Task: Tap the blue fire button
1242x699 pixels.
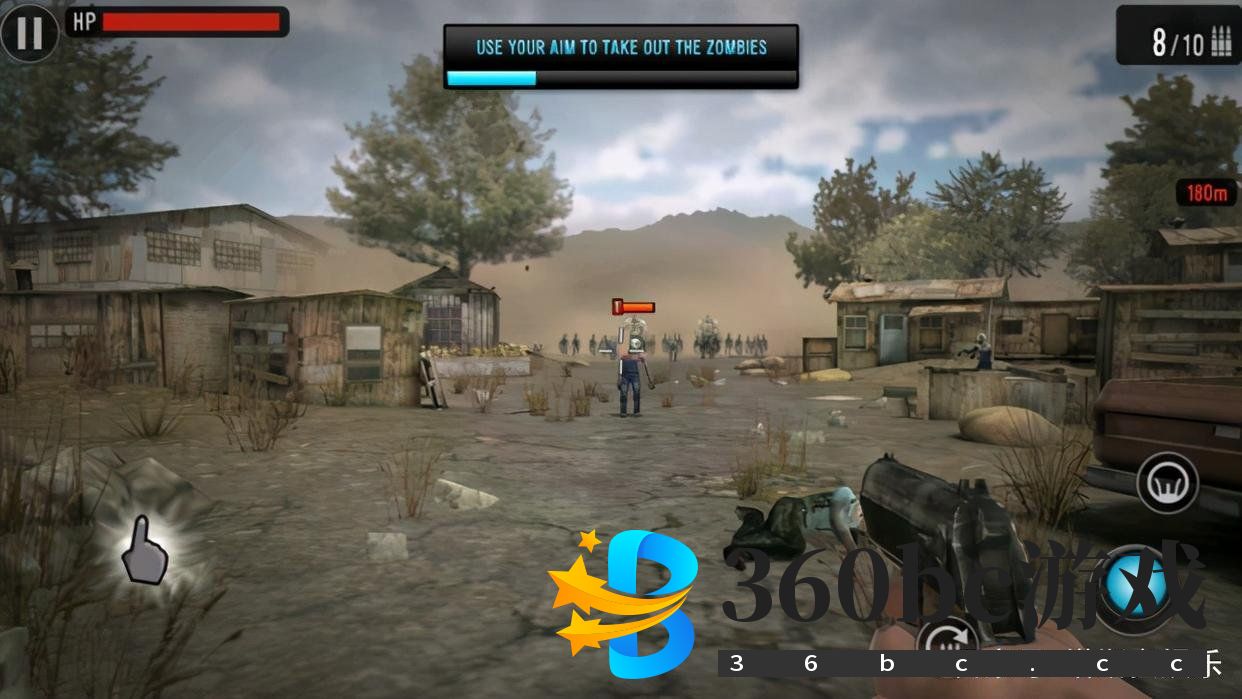Action: (1137, 585)
